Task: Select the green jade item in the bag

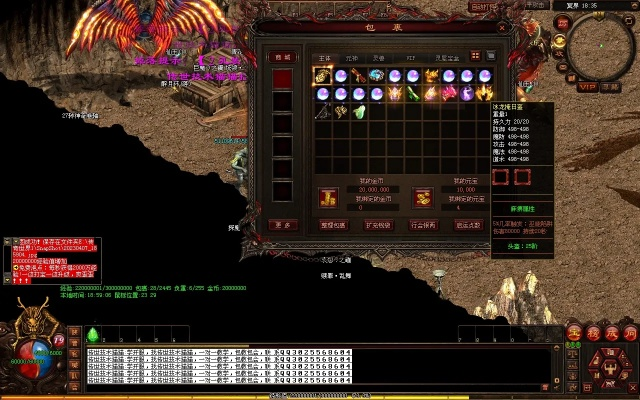Action: coord(359,111)
